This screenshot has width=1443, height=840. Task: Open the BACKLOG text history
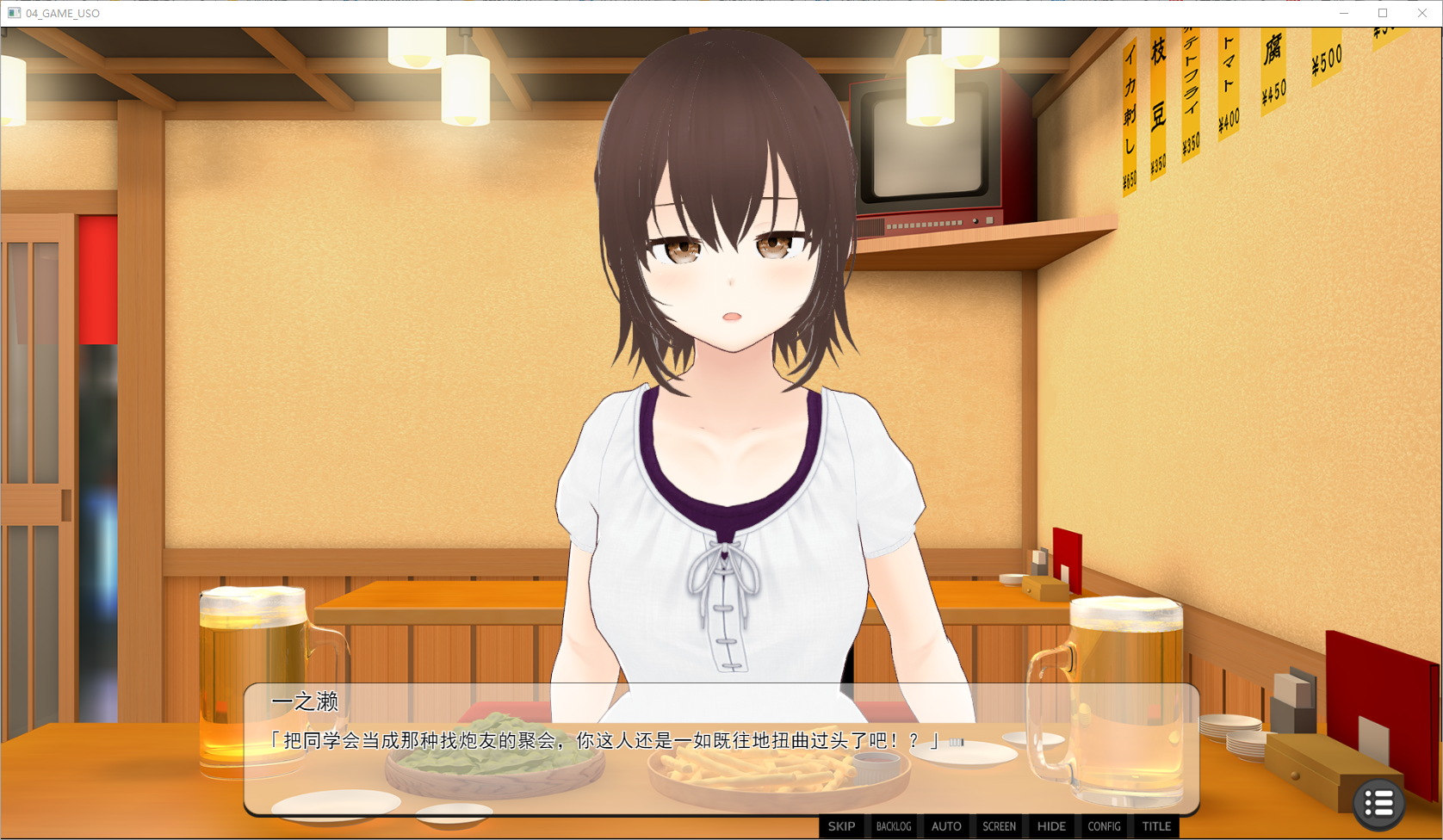pyautogui.click(x=894, y=826)
